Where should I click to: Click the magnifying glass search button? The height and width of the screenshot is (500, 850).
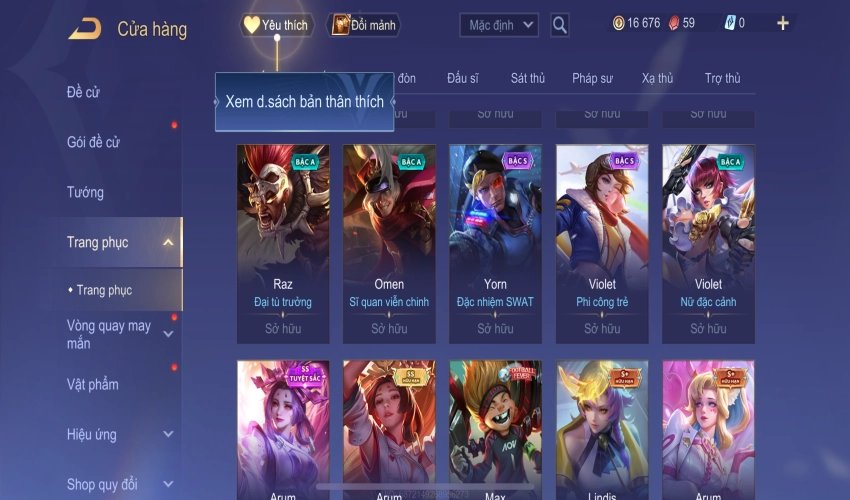pyautogui.click(x=560, y=25)
